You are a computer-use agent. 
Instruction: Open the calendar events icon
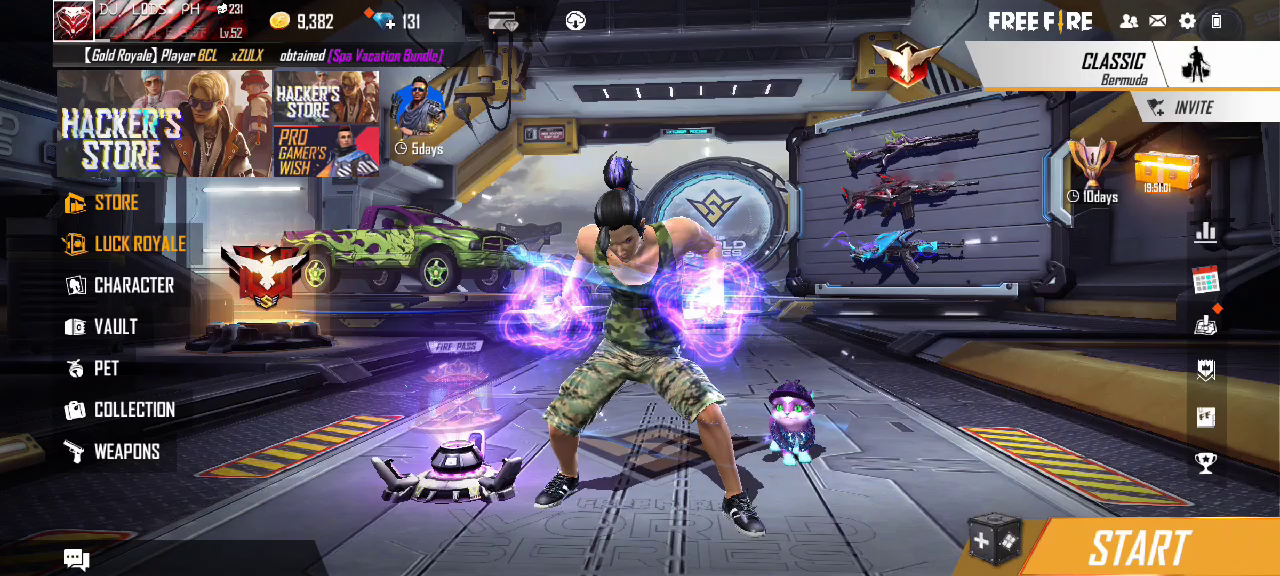[1206, 279]
